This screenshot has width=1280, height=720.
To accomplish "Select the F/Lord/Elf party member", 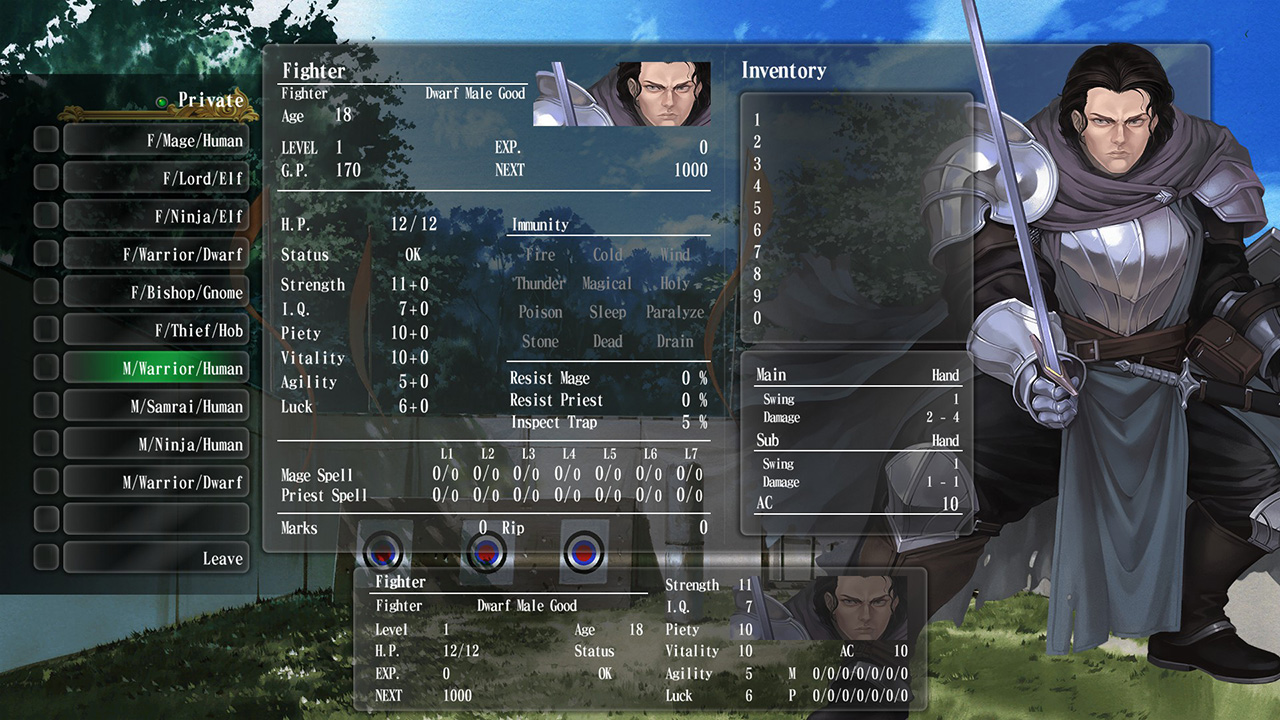I will click(x=156, y=177).
